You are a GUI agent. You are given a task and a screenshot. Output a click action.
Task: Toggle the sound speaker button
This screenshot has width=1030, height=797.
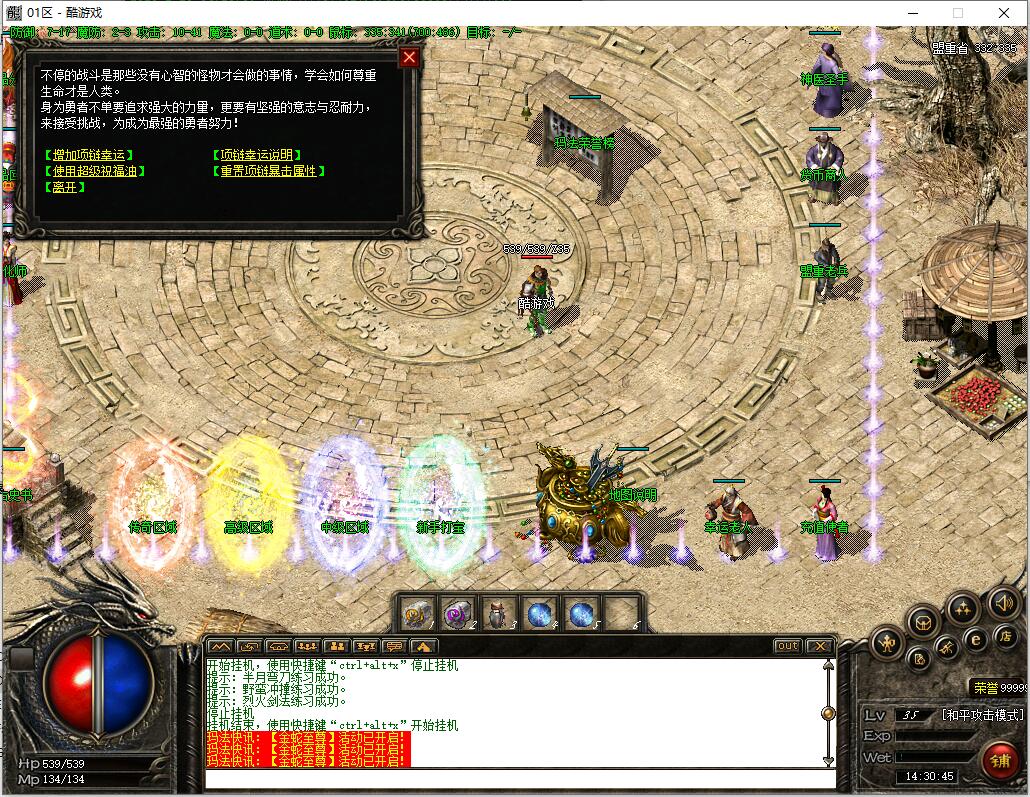click(x=1003, y=603)
